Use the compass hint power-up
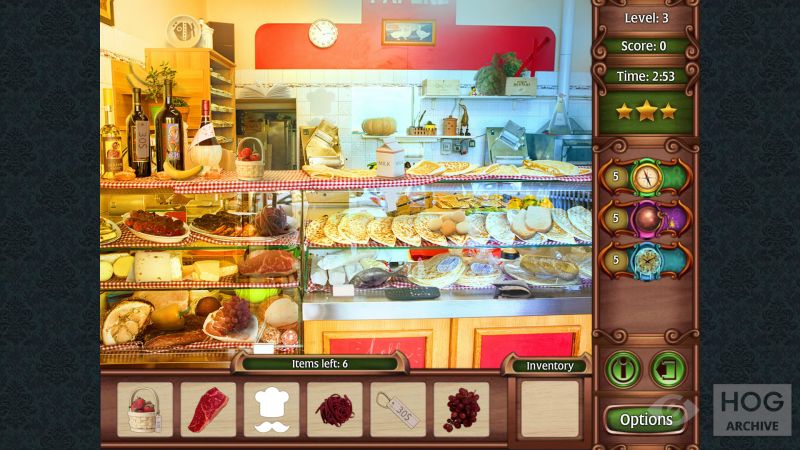Screen dimensions: 800x450 point(646,177)
